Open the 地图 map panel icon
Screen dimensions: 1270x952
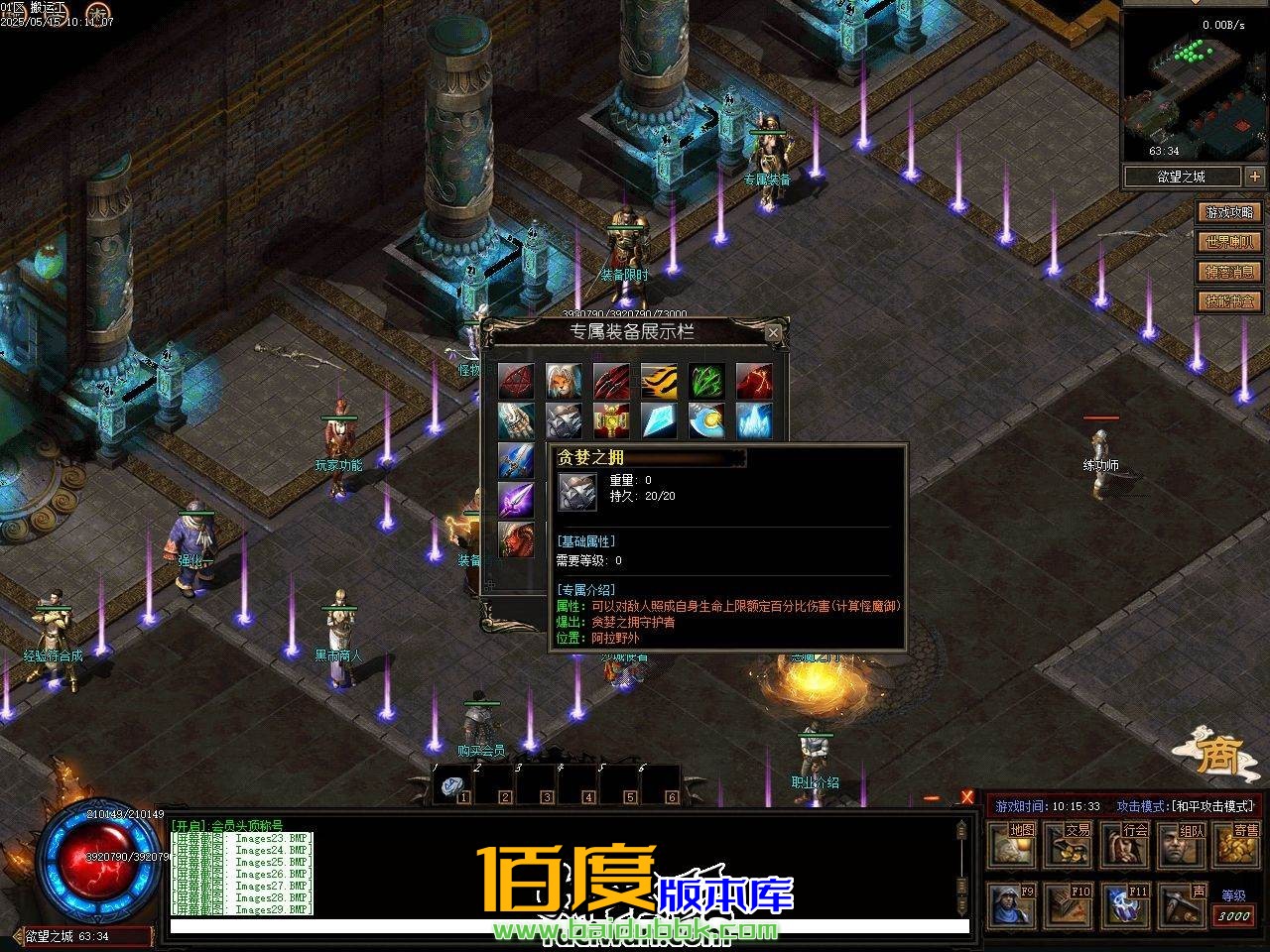(x=1012, y=845)
